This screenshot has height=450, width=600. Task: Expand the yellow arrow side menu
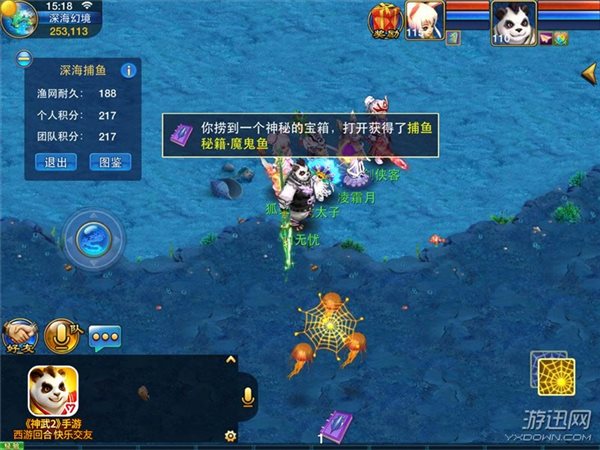point(589,76)
